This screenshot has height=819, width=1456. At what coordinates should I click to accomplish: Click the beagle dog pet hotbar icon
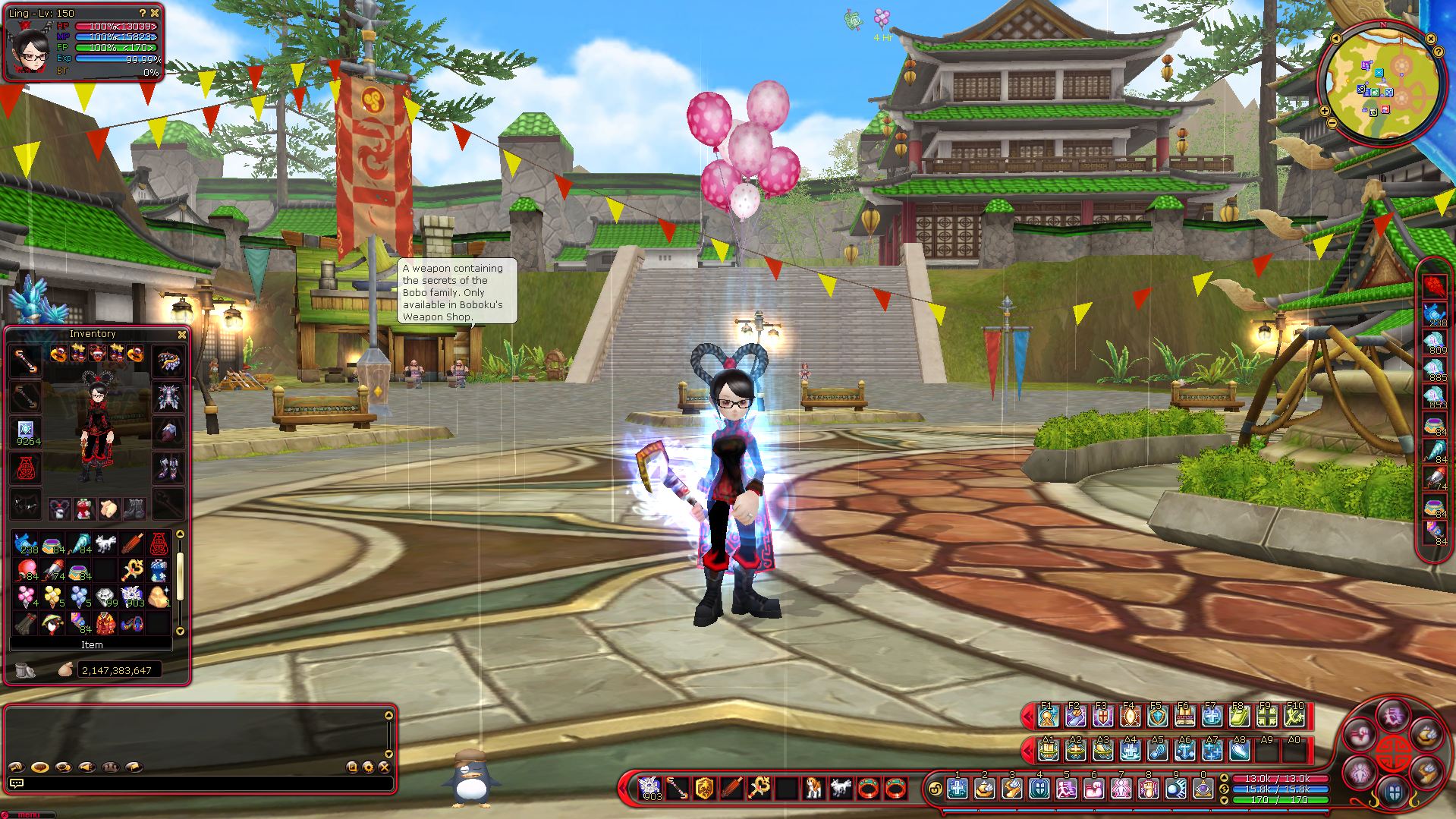coord(813,789)
